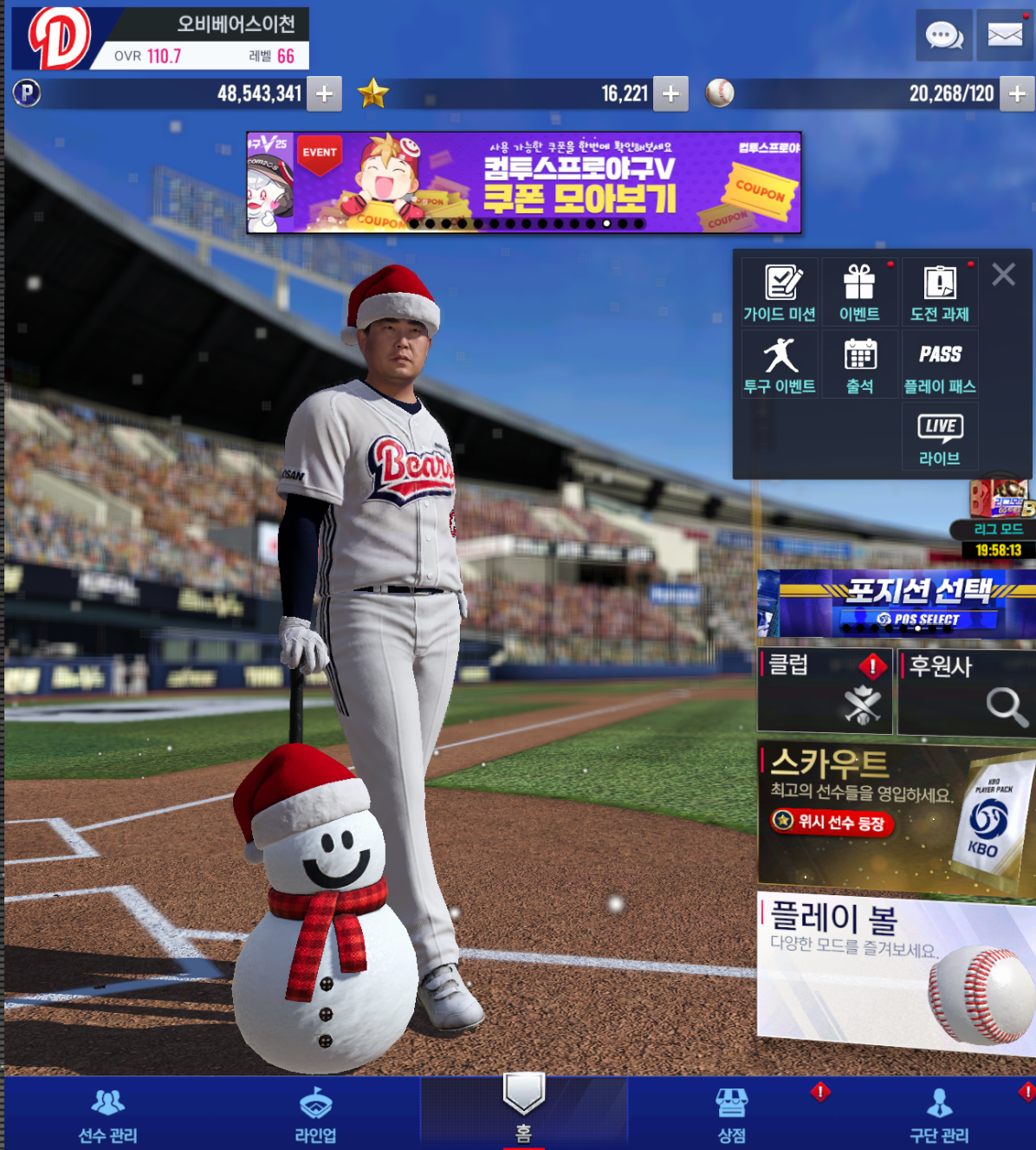This screenshot has height=1150, width=1036.
Task: Switch to the 라인업 lineup tab
Action: [315, 1115]
